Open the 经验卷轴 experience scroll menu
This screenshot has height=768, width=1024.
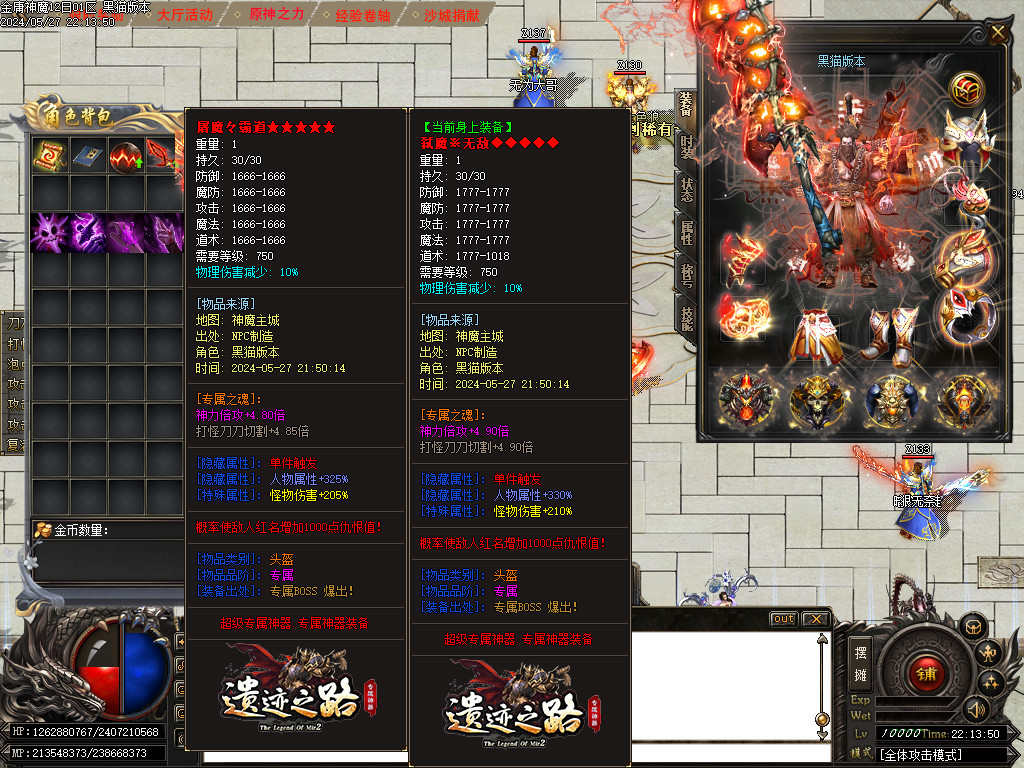click(364, 15)
